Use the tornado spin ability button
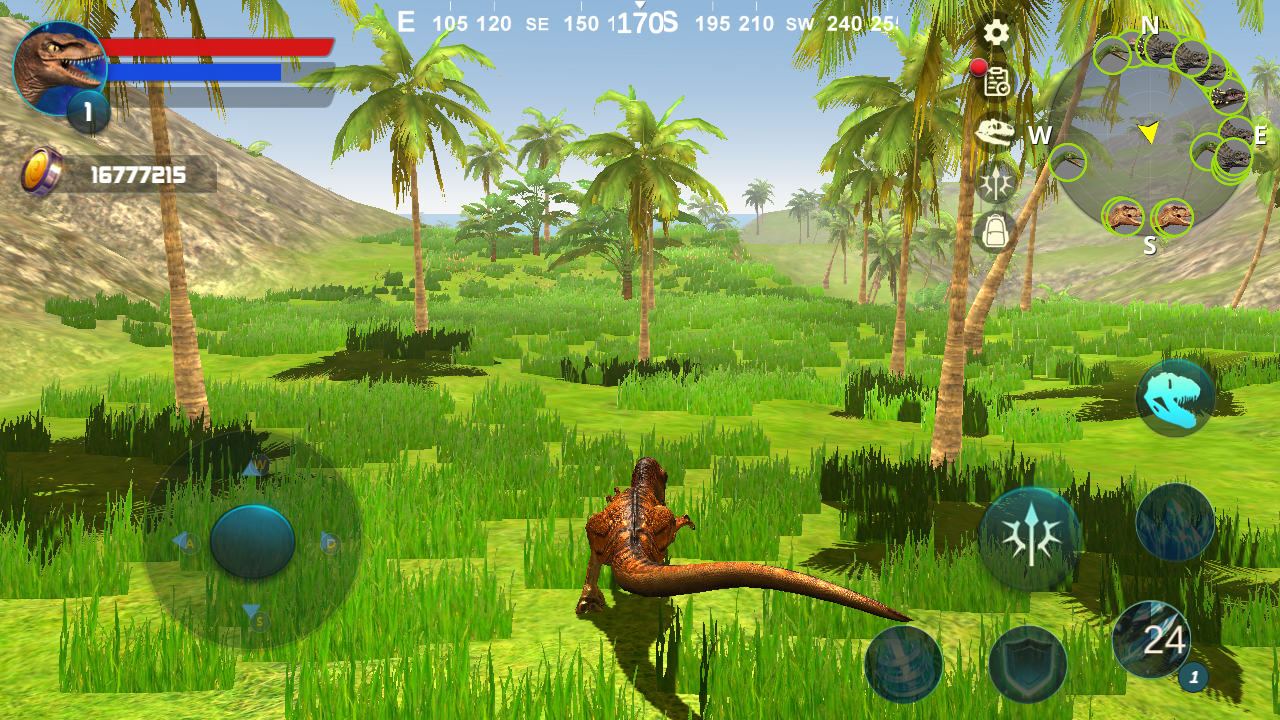The image size is (1280, 720). pyautogui.click(x=903, y=663)
